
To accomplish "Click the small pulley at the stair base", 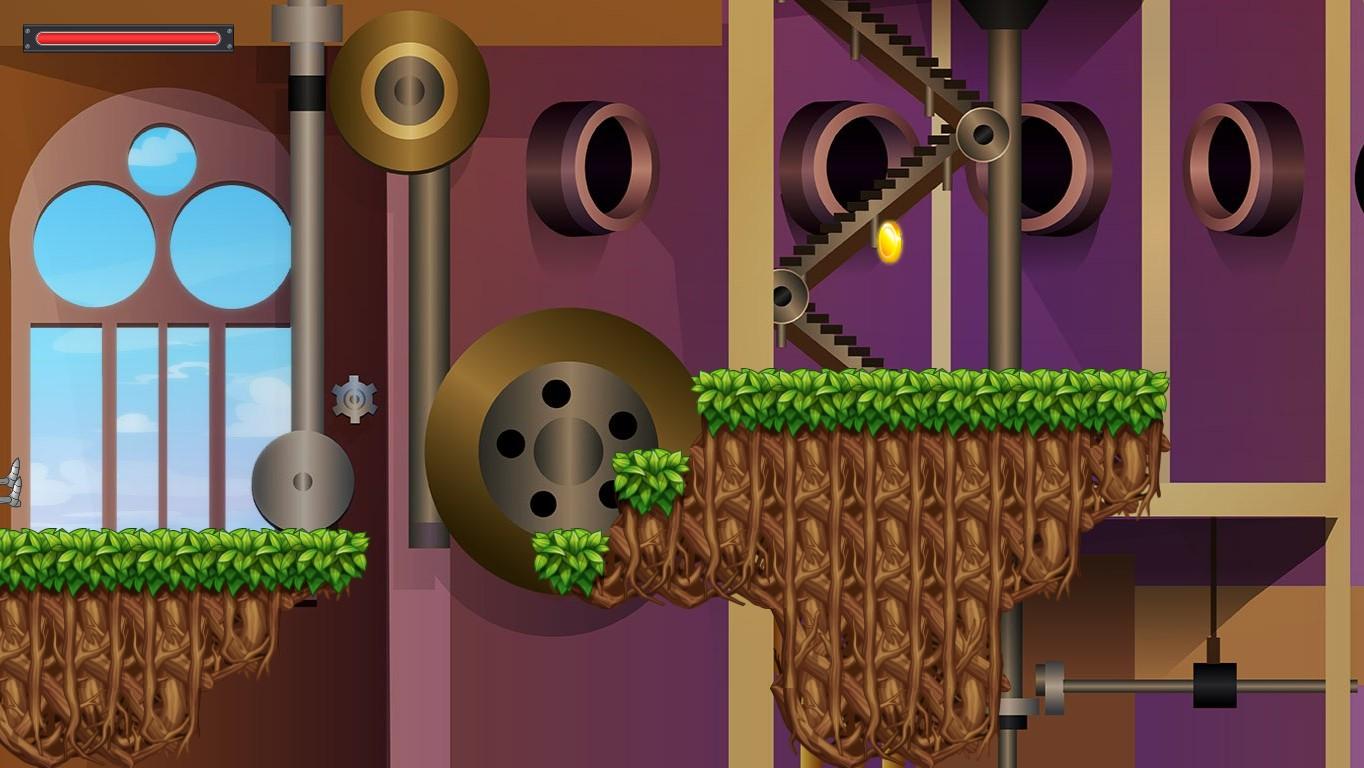I will pyautogui.click(x=787, y=295).
